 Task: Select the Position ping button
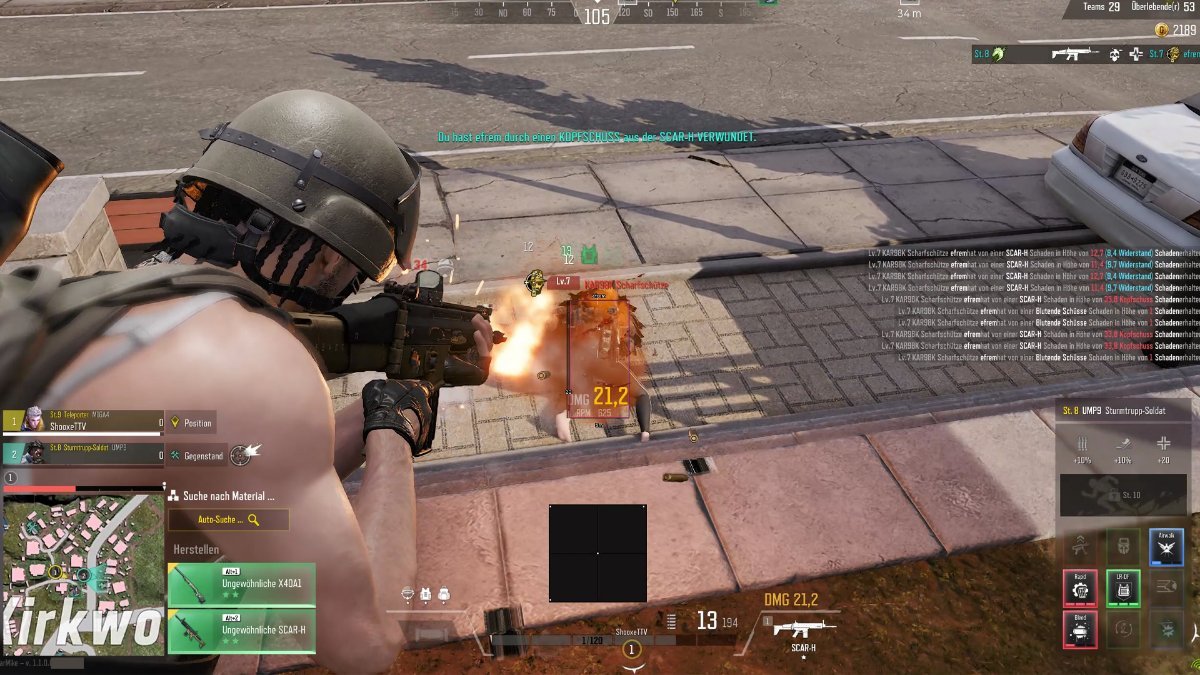(x=190, y=423)
